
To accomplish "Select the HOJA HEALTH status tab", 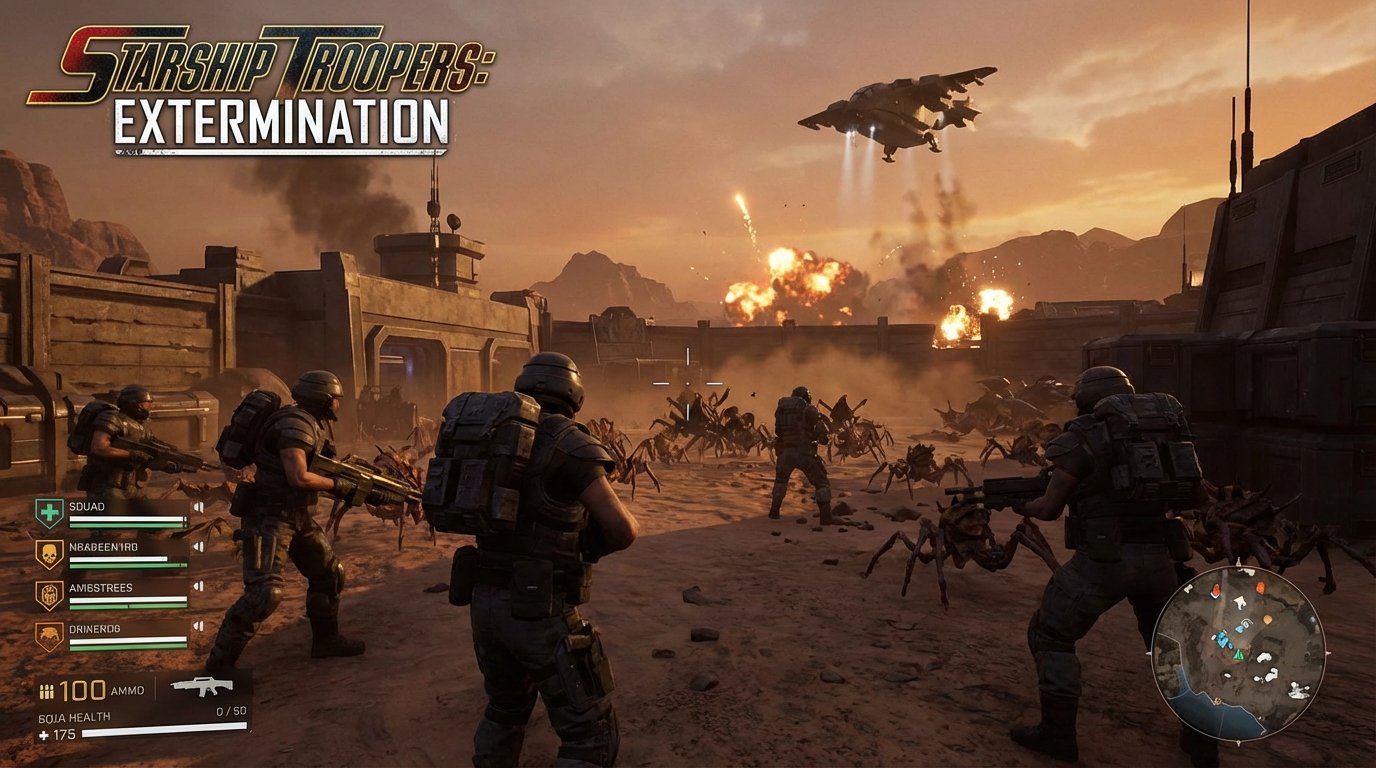I will click(74, 716).
